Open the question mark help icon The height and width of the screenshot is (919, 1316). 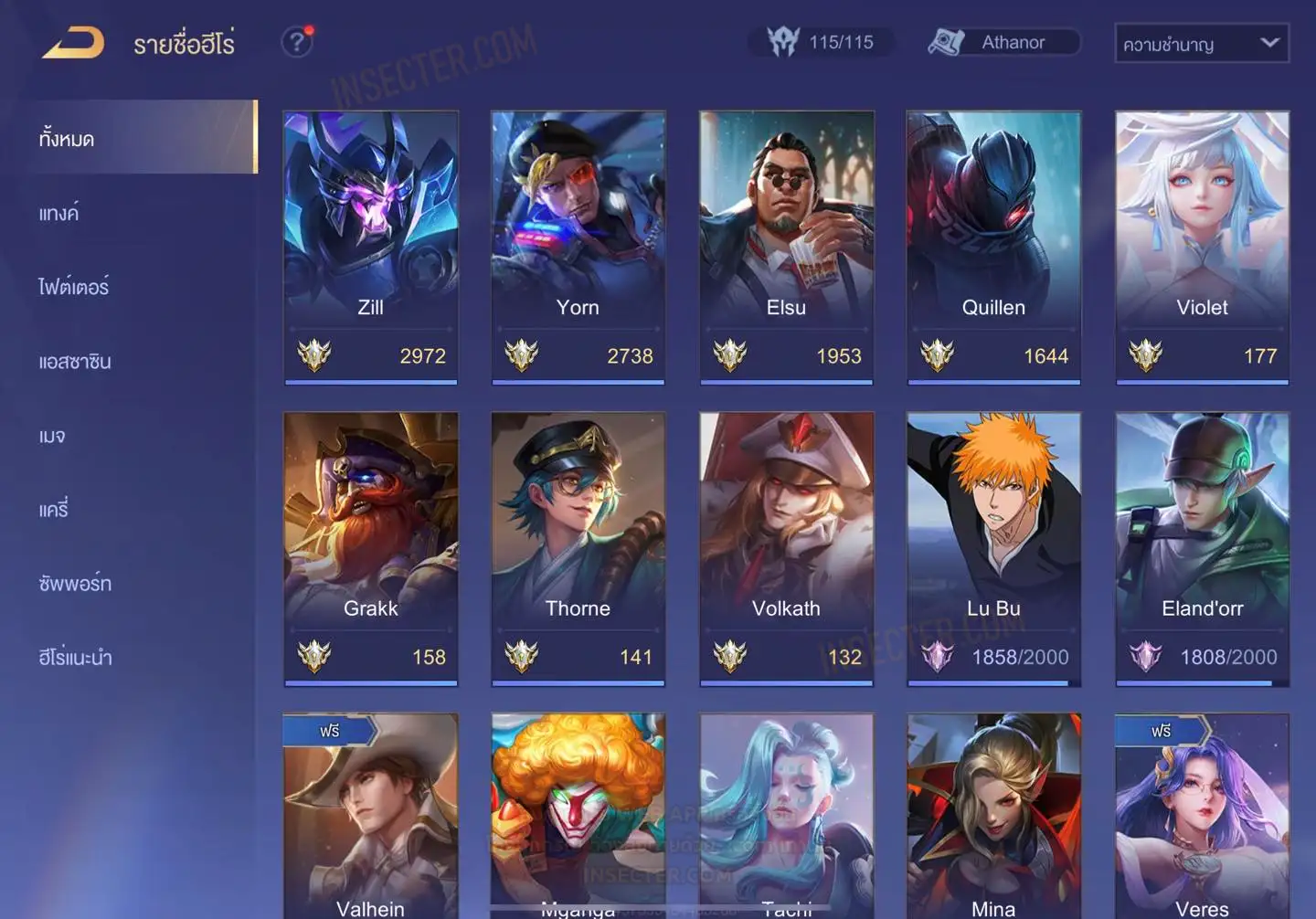pyautogui.click(x=297, y=42)
